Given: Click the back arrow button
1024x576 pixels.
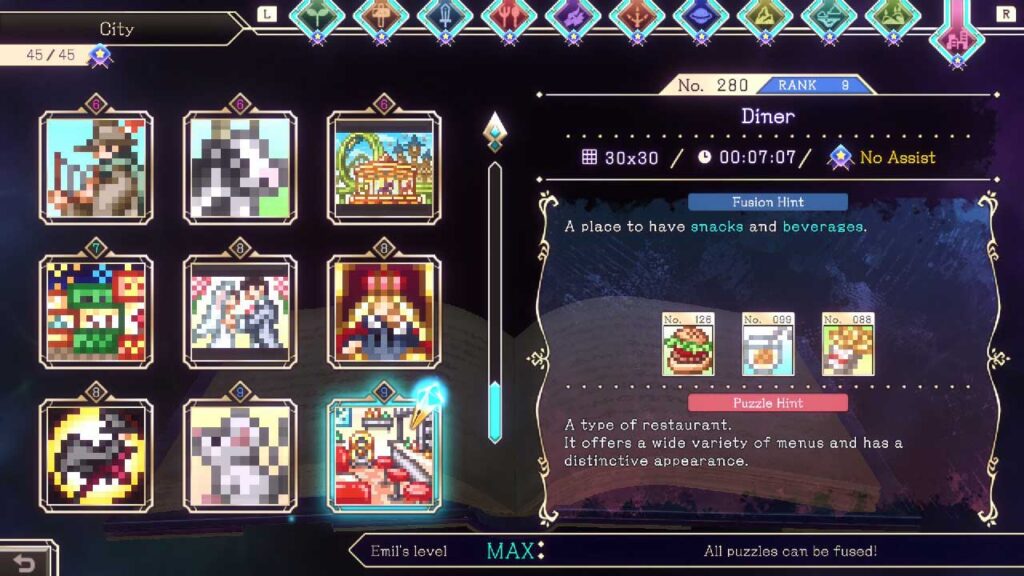Looking at the screenshot, I should pos(24,562).
